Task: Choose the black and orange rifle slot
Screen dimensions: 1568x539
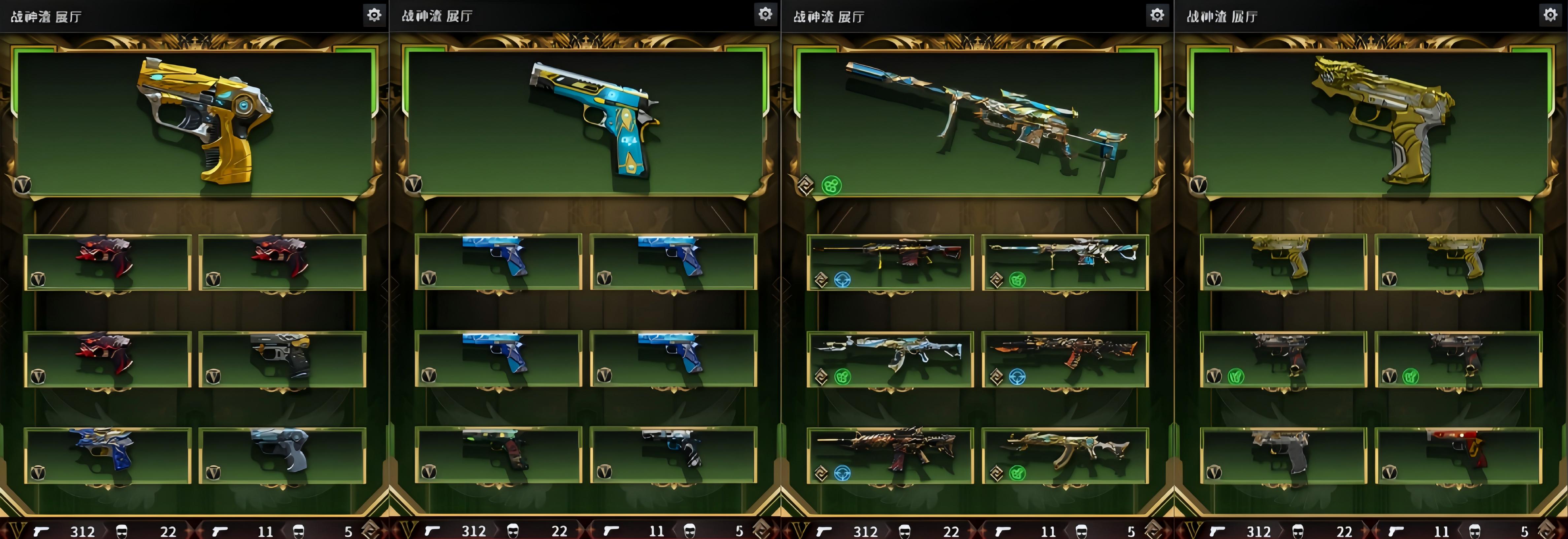Action: pos(1065,359)
